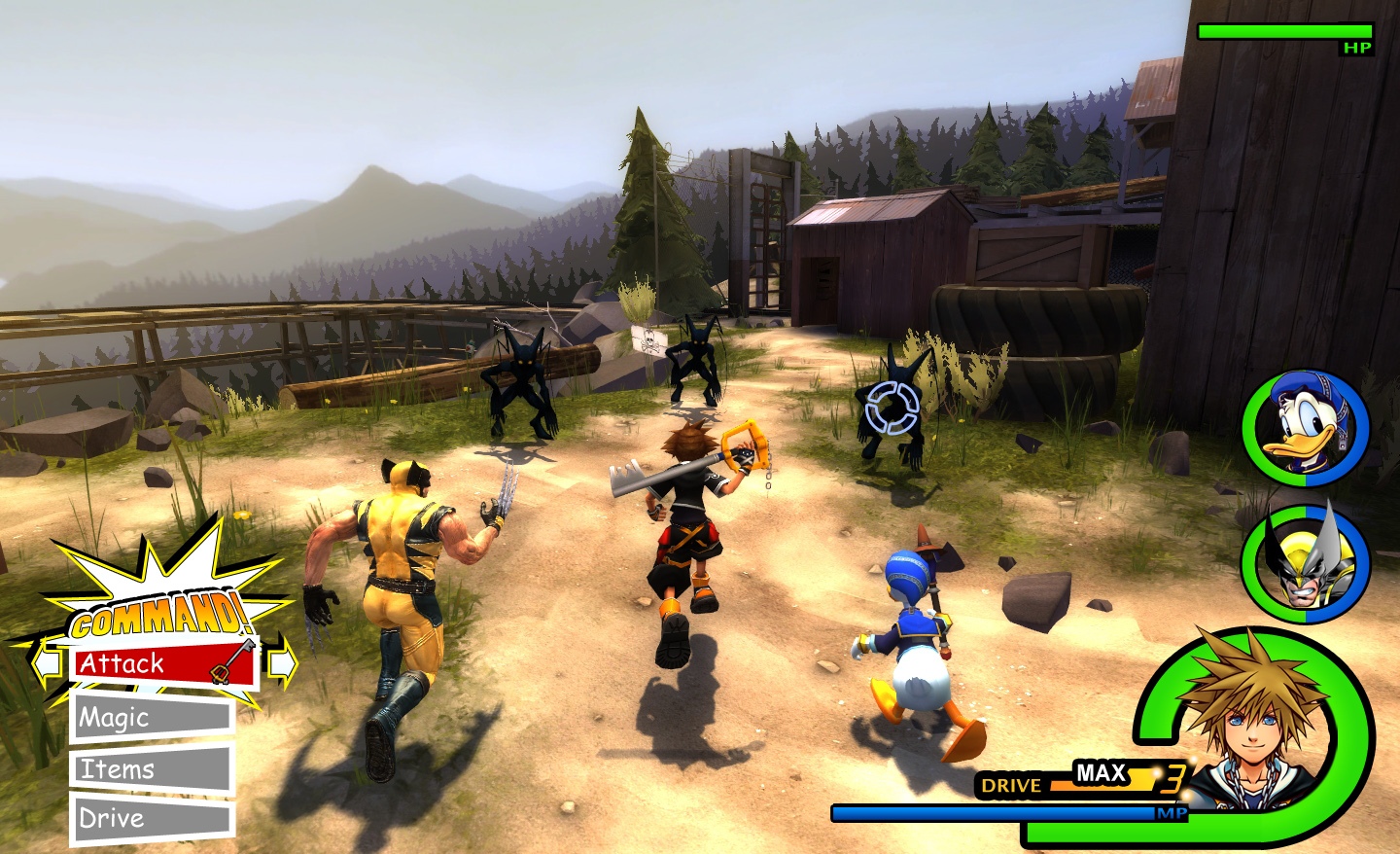Open the Items command
The width and height of the screenshot is (1400, 854).
117,768
